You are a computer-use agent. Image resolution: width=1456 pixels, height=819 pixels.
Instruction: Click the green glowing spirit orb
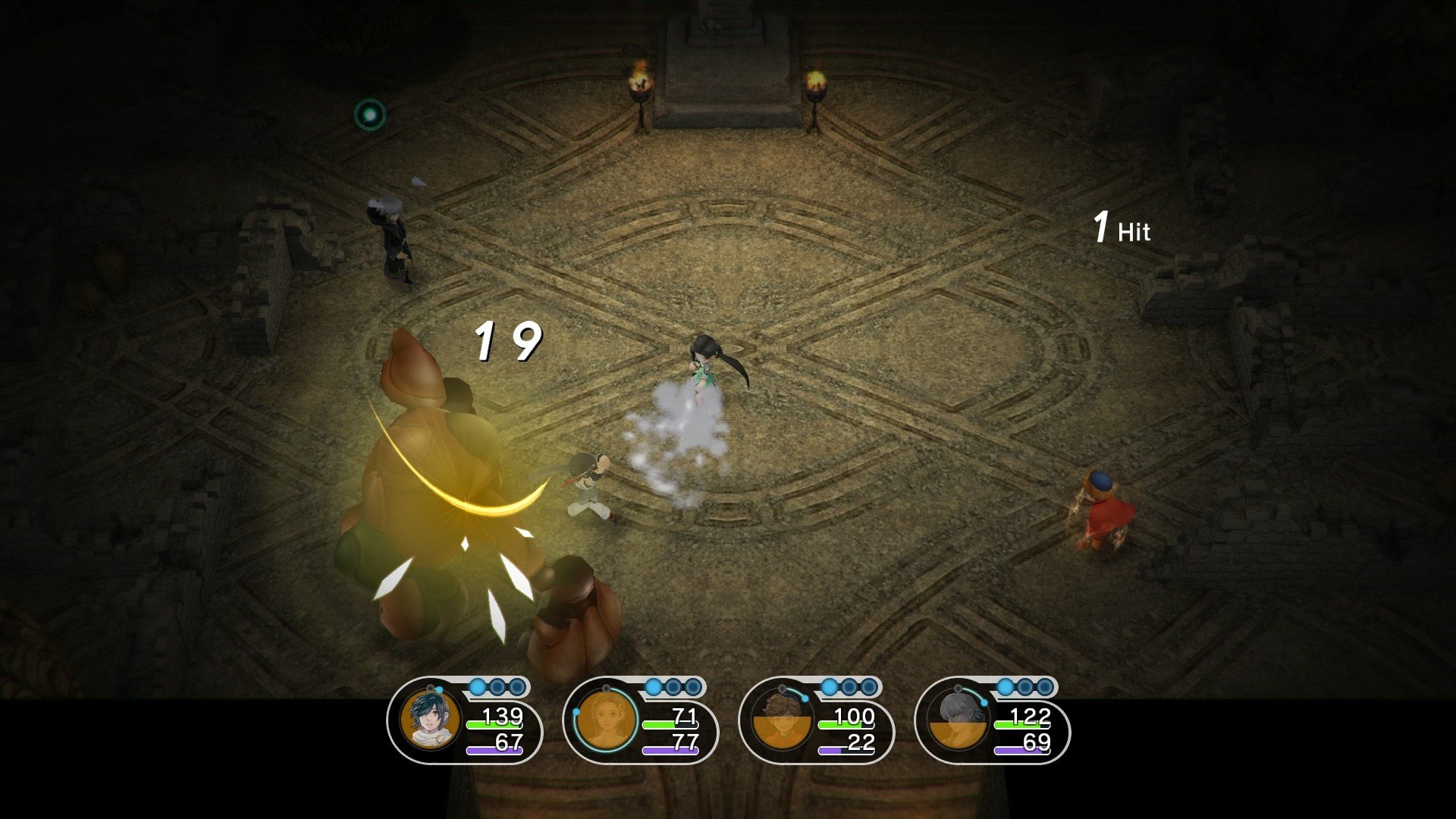(x=369, y=114)
